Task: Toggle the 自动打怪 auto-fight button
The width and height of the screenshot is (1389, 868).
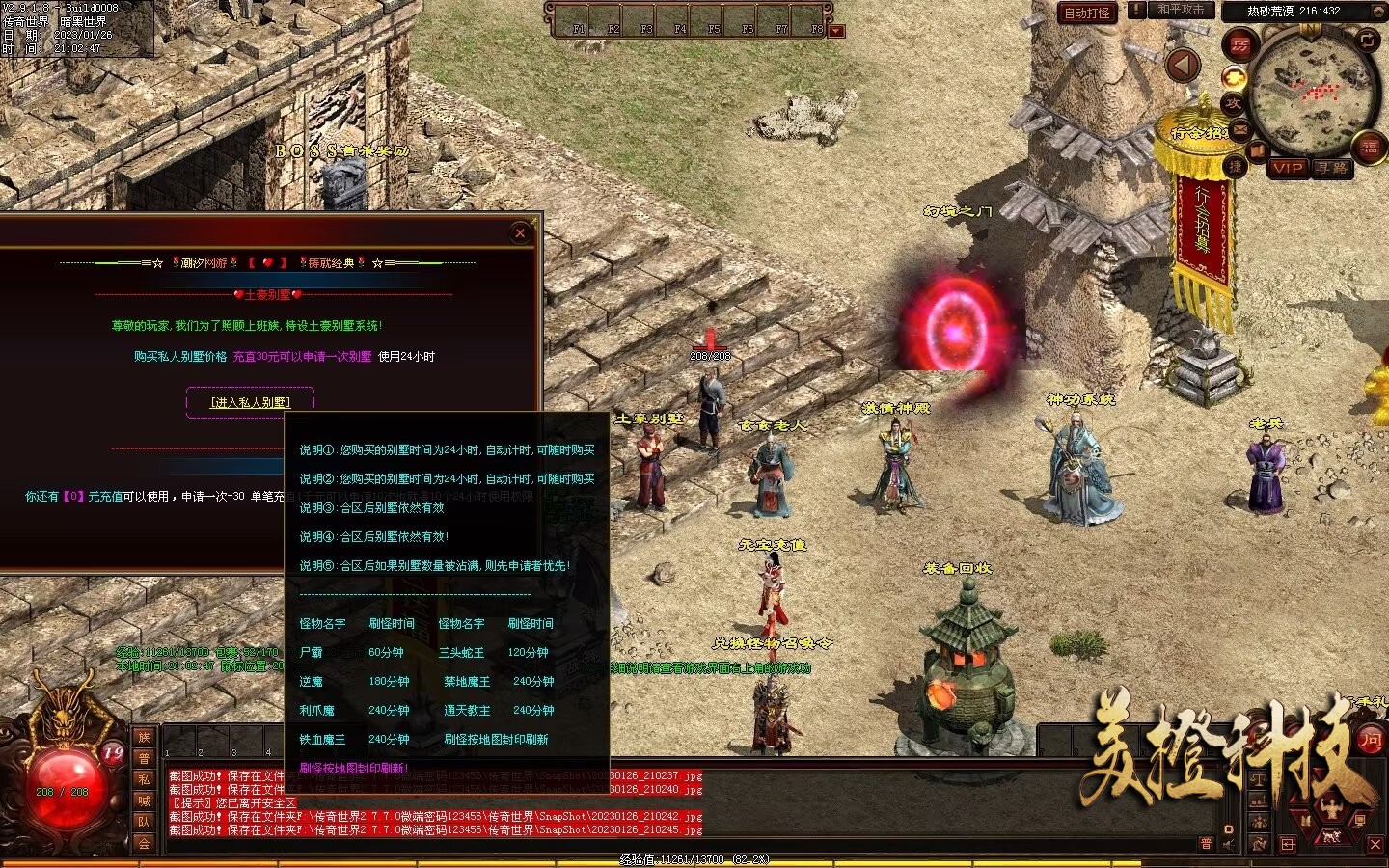Action: click(1087, 13)
